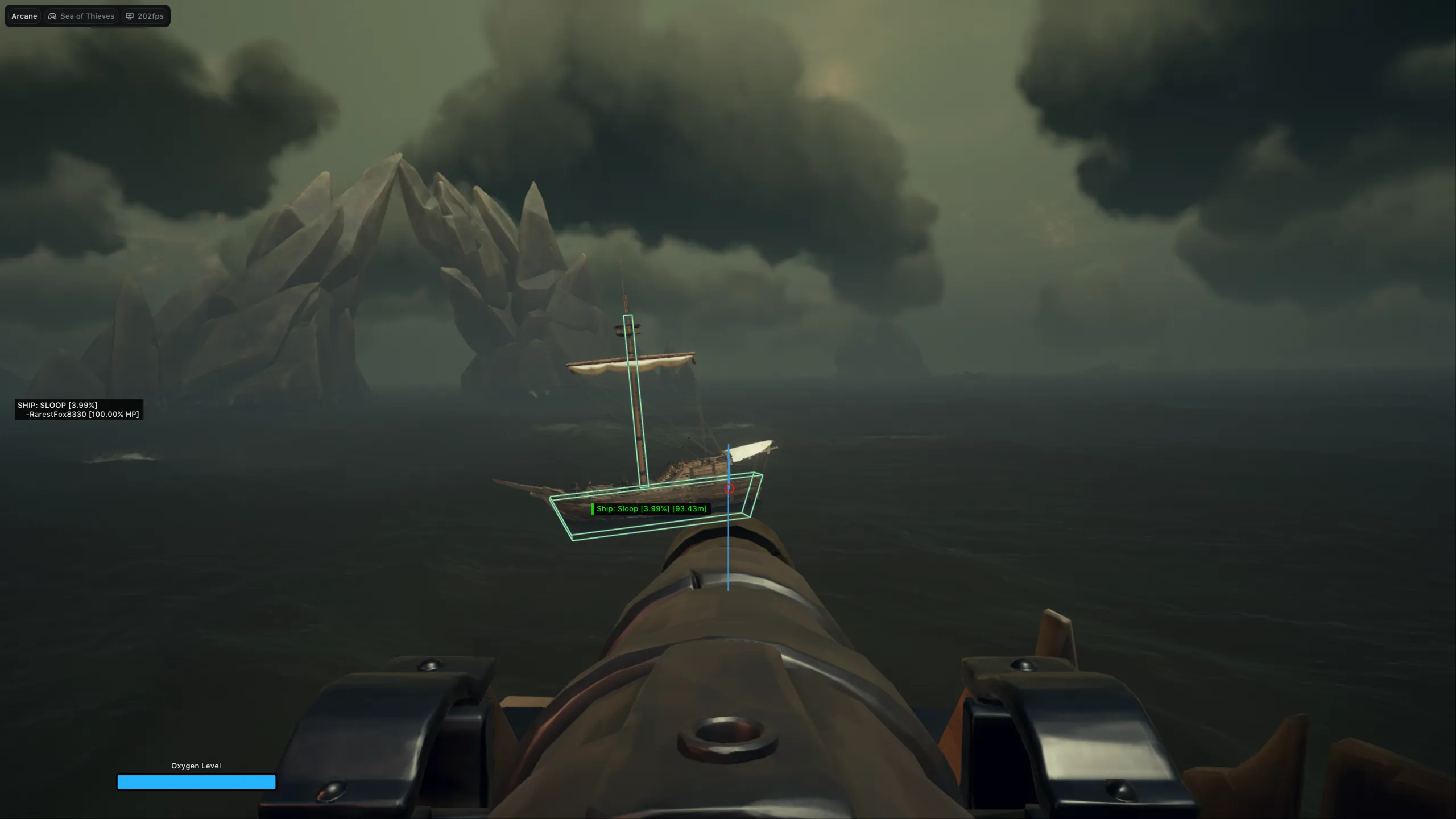1456x819 pixels.
Task: Click the blue Oxygen Level progress bar
Action: (x=196, y=783)
